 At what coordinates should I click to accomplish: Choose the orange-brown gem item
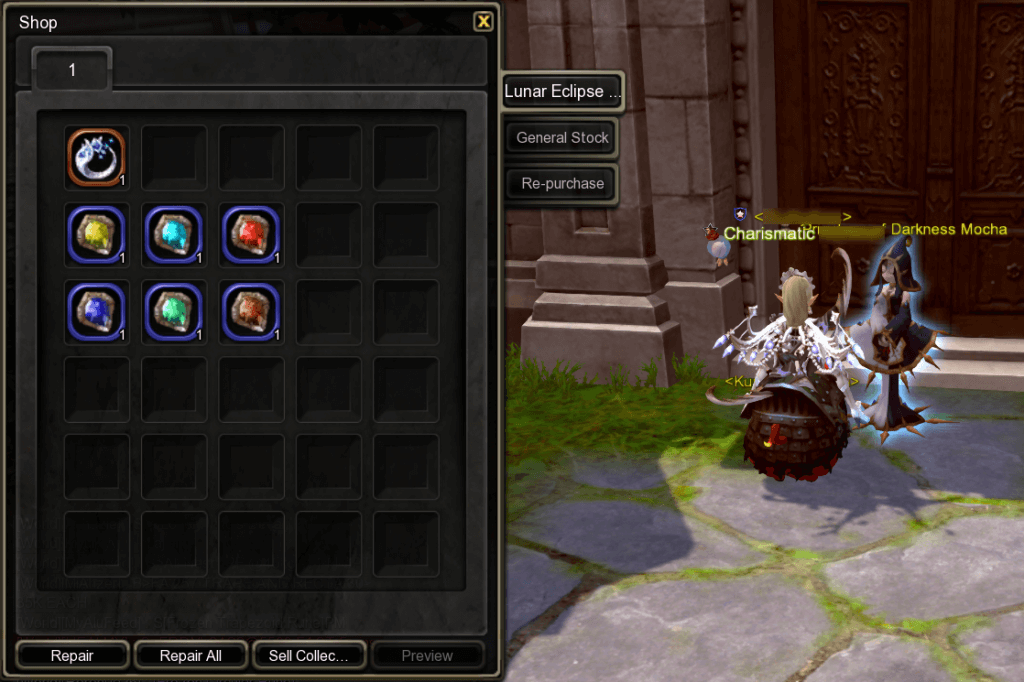(251, 311)
